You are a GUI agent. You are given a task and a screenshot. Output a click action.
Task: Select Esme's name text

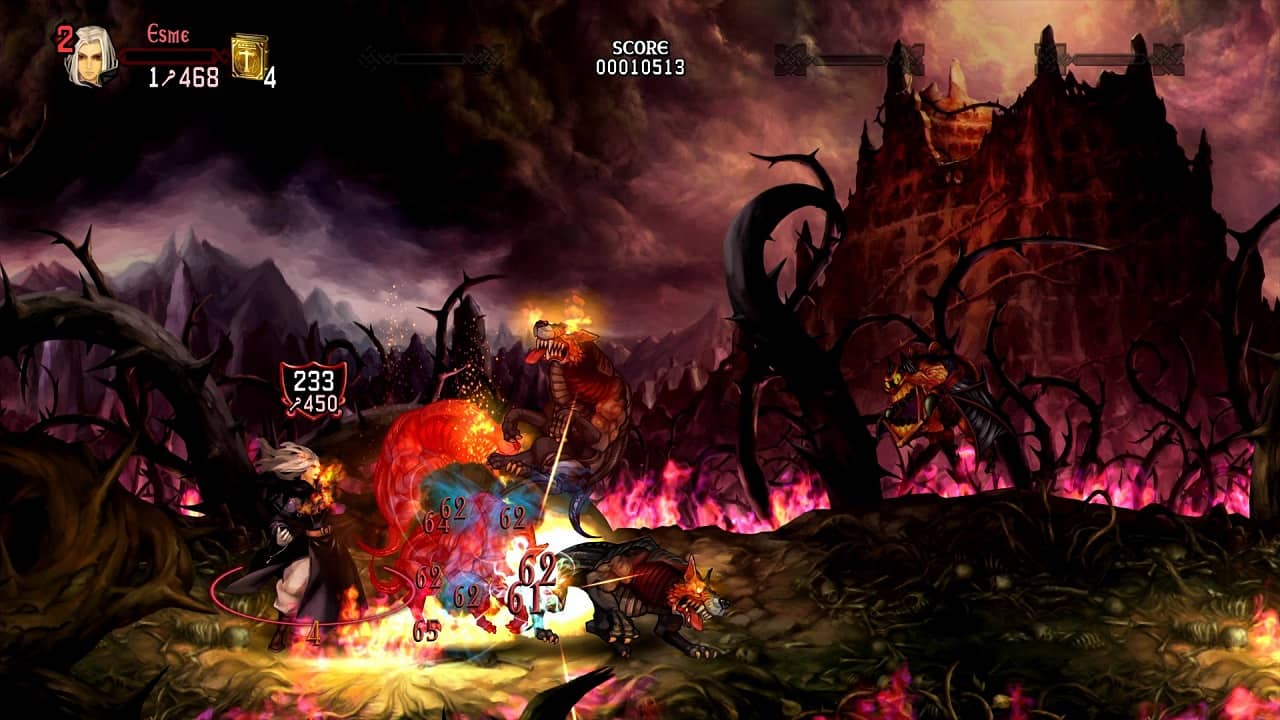point(170,34)
